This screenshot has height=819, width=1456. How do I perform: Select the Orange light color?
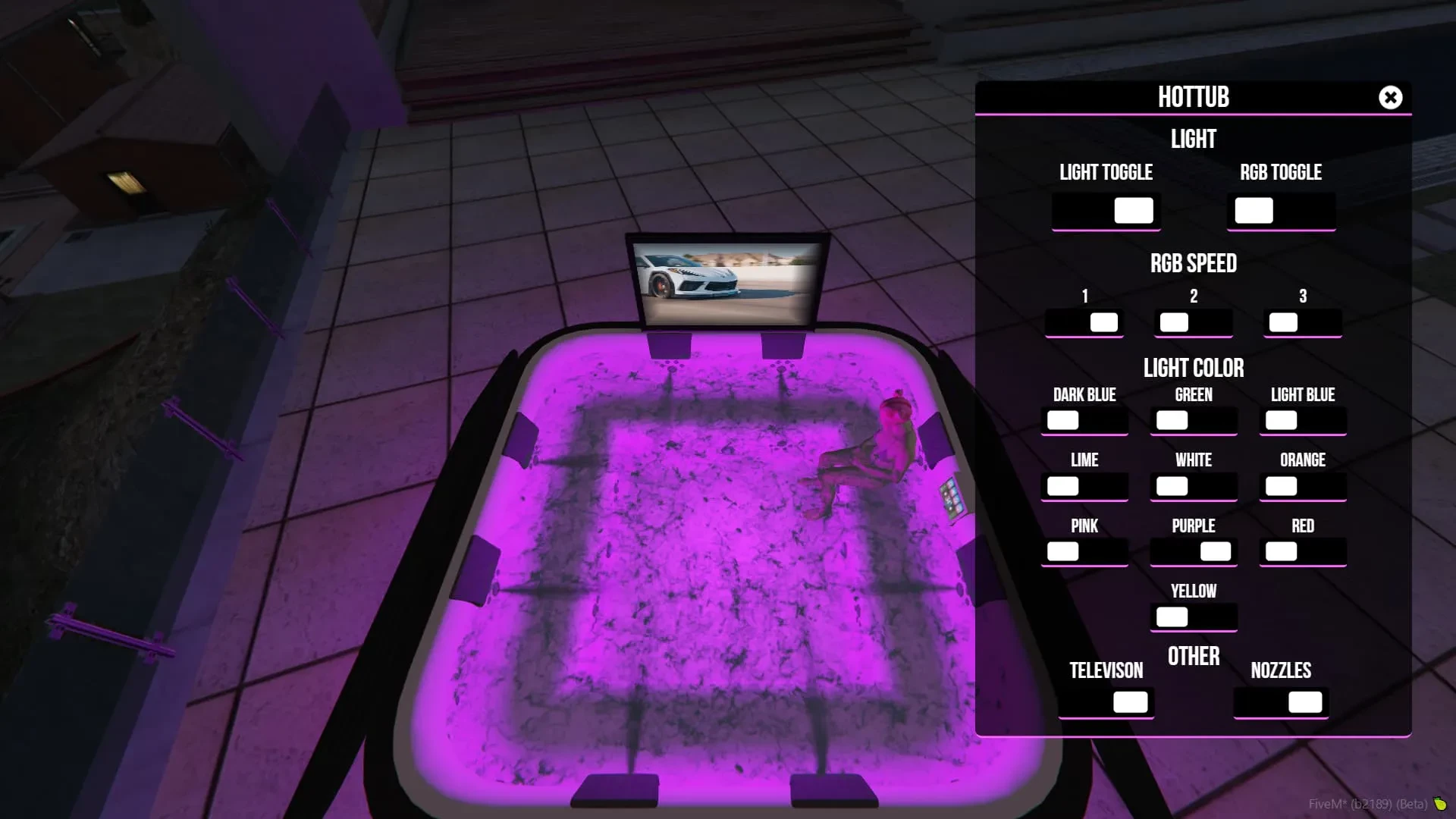pos(1303,485)
